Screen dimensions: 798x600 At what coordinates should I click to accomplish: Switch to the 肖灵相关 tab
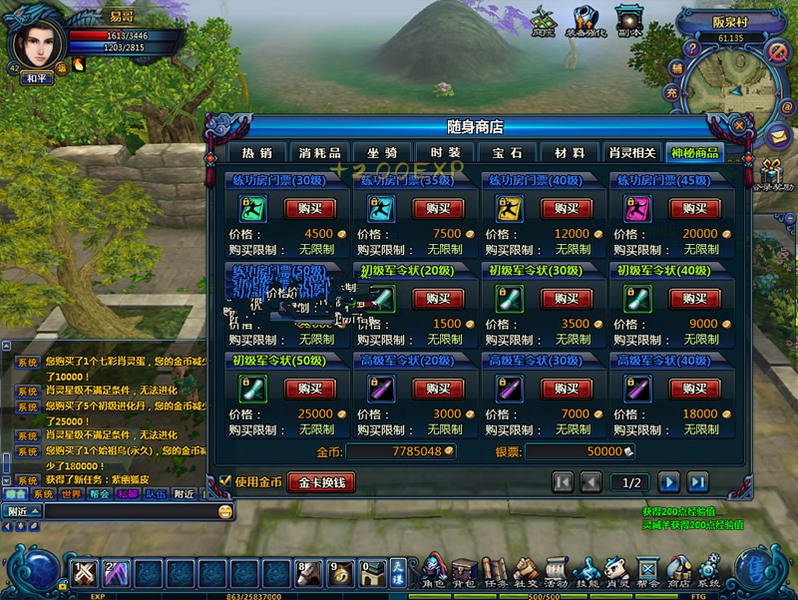(x=632, y=153)
